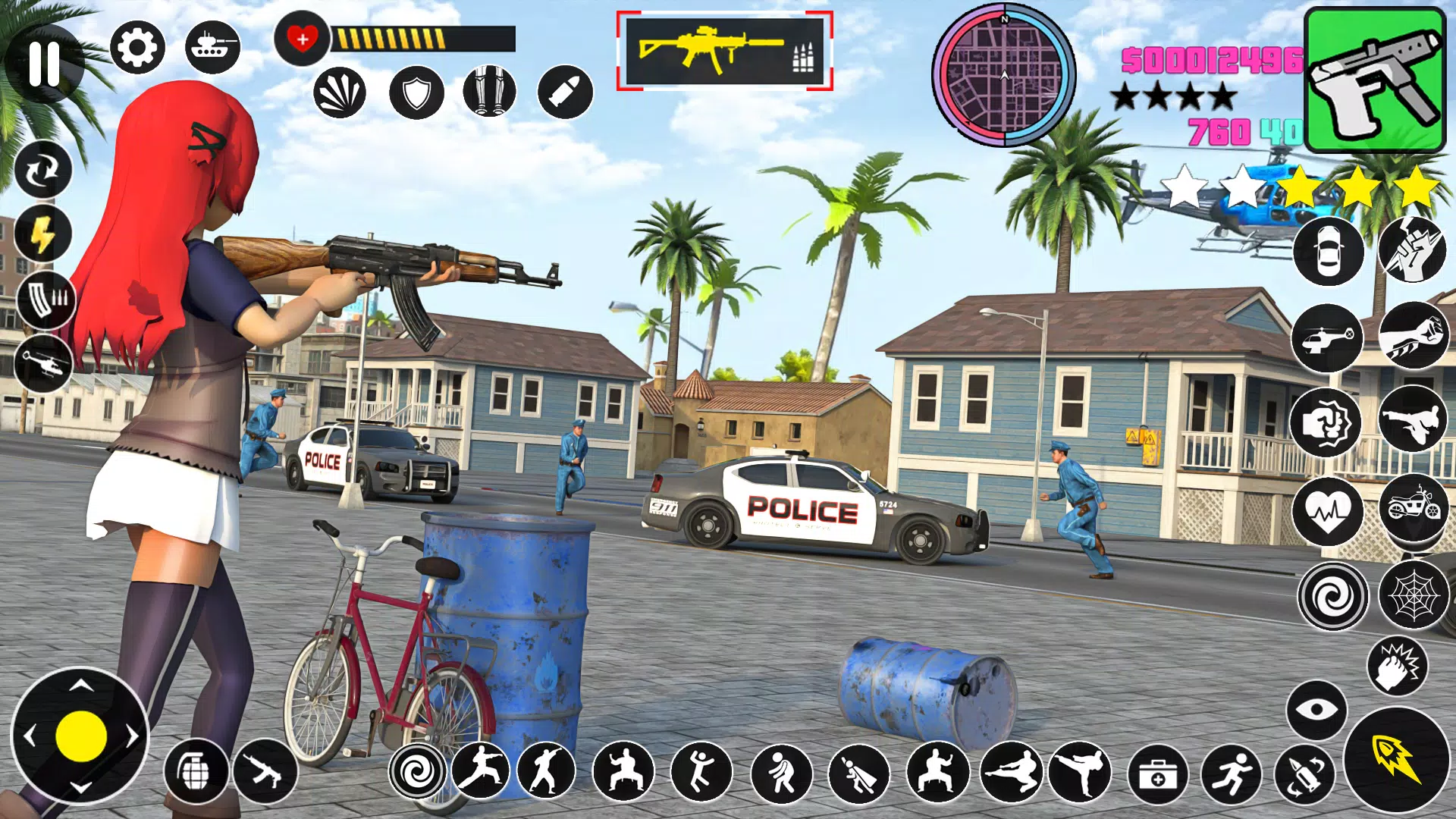1456x819 pixels.
Task: Use the first aid kit
Action: tap(1157, 774)
